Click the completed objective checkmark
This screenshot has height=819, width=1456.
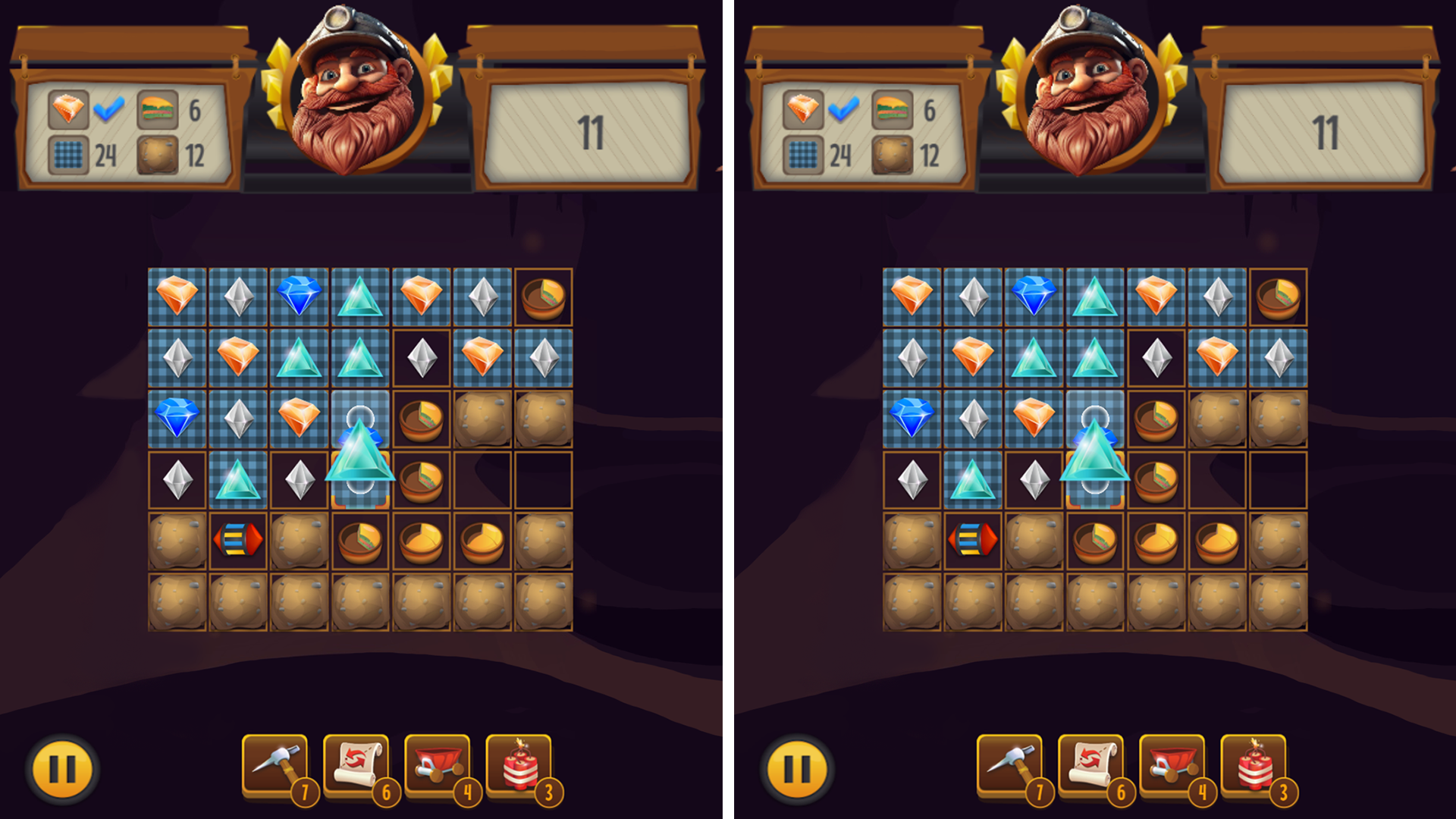108,107
